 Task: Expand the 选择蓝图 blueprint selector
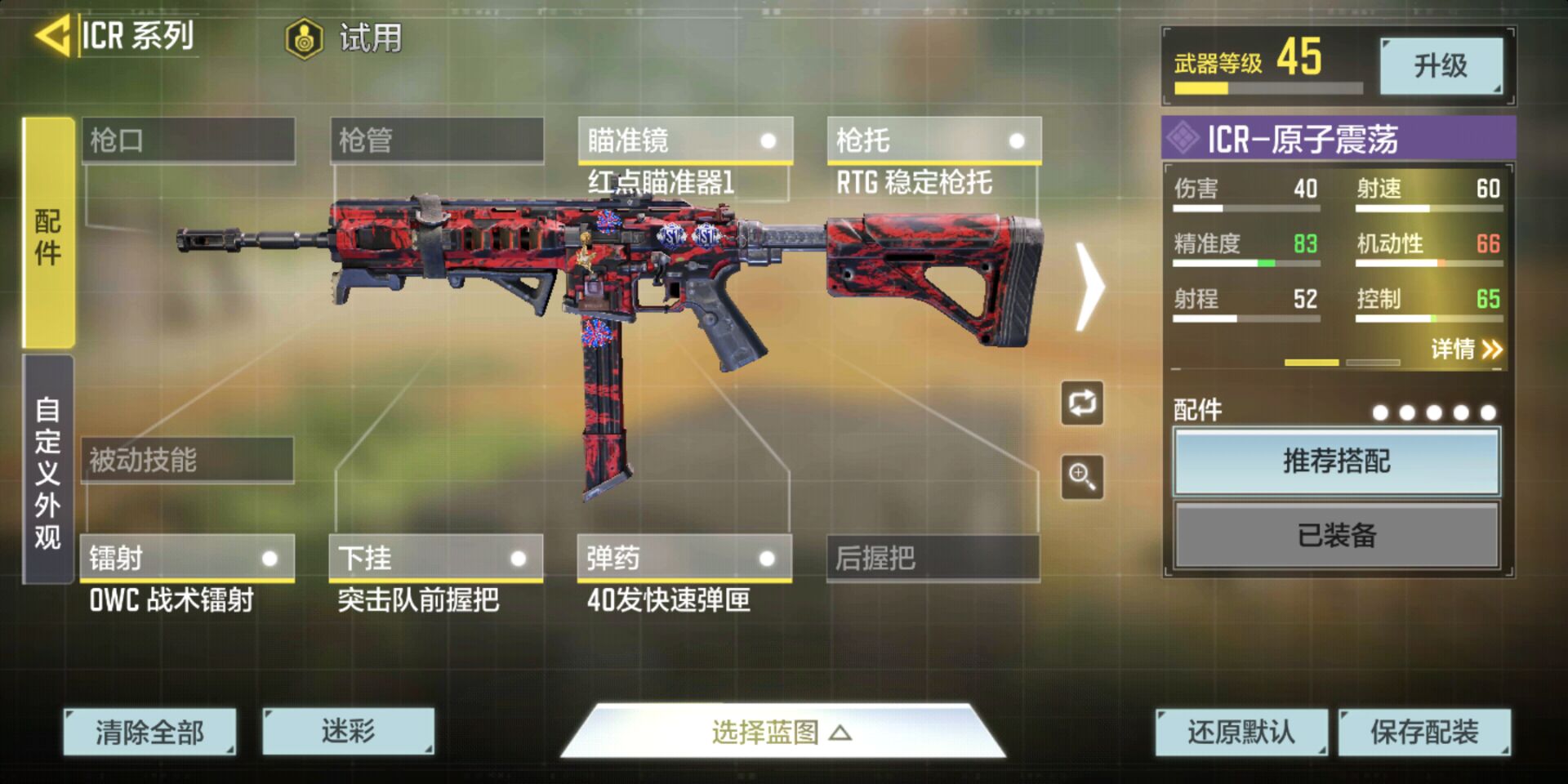pyautogui.click(x=782, y=733)
